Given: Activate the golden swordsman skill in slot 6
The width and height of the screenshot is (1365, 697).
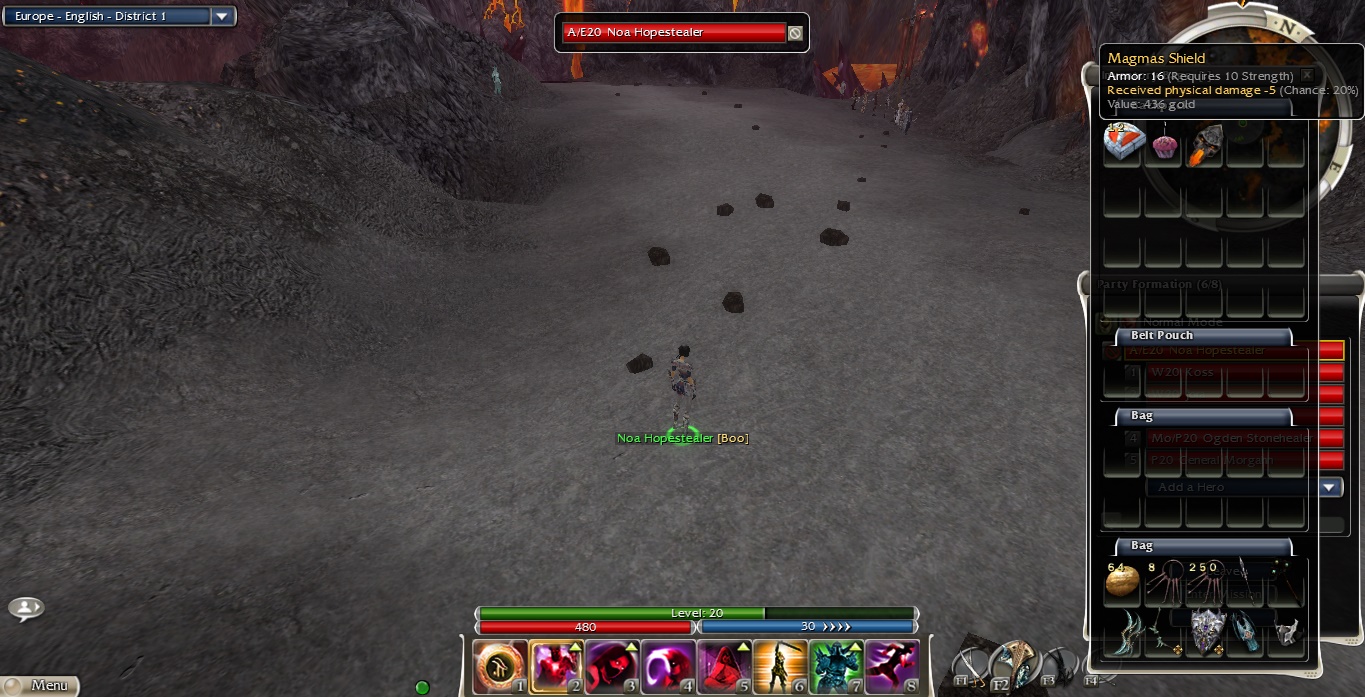Looking at the screenshot, I should click(780, 667).
